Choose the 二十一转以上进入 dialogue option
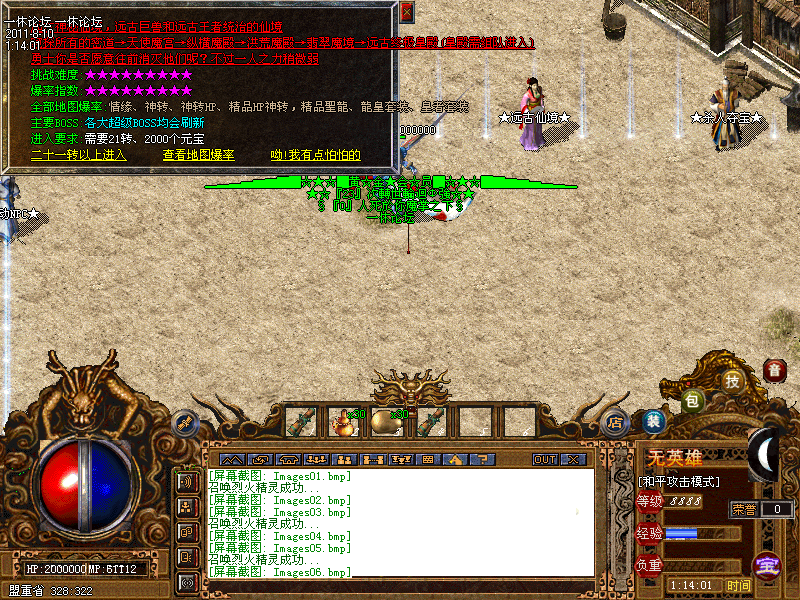Screen dimensions: 800x600 click(x=79, y=155)
